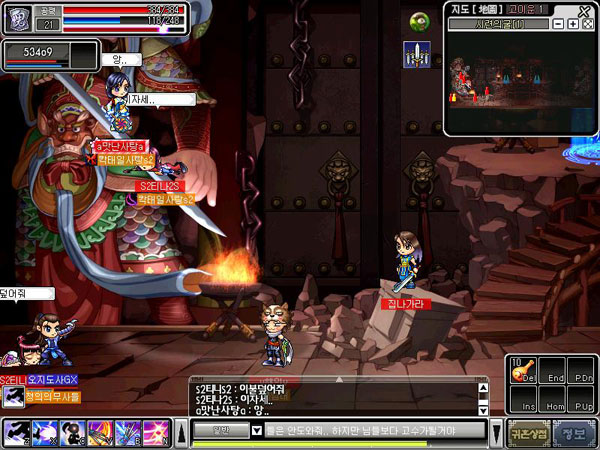Use the item in the Del quickslot
The width and height of the screenshot is (600, 450).
coord(522,372)
